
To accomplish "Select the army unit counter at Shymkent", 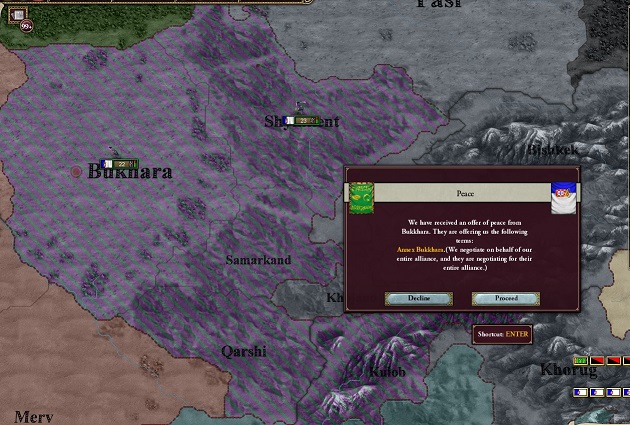I will click(x=304, y=120).
